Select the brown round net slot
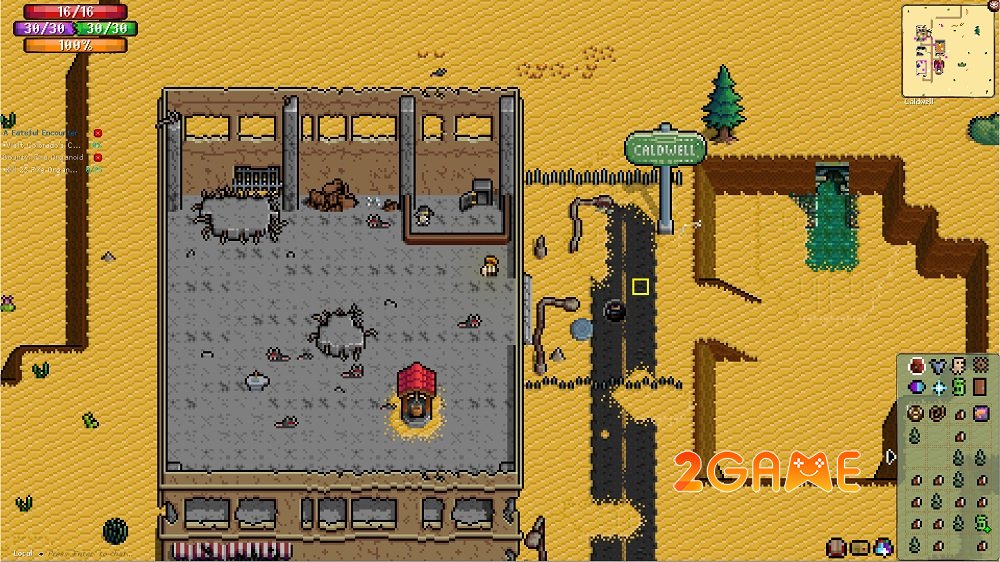The image size is (1000, 562). [981, 366]
